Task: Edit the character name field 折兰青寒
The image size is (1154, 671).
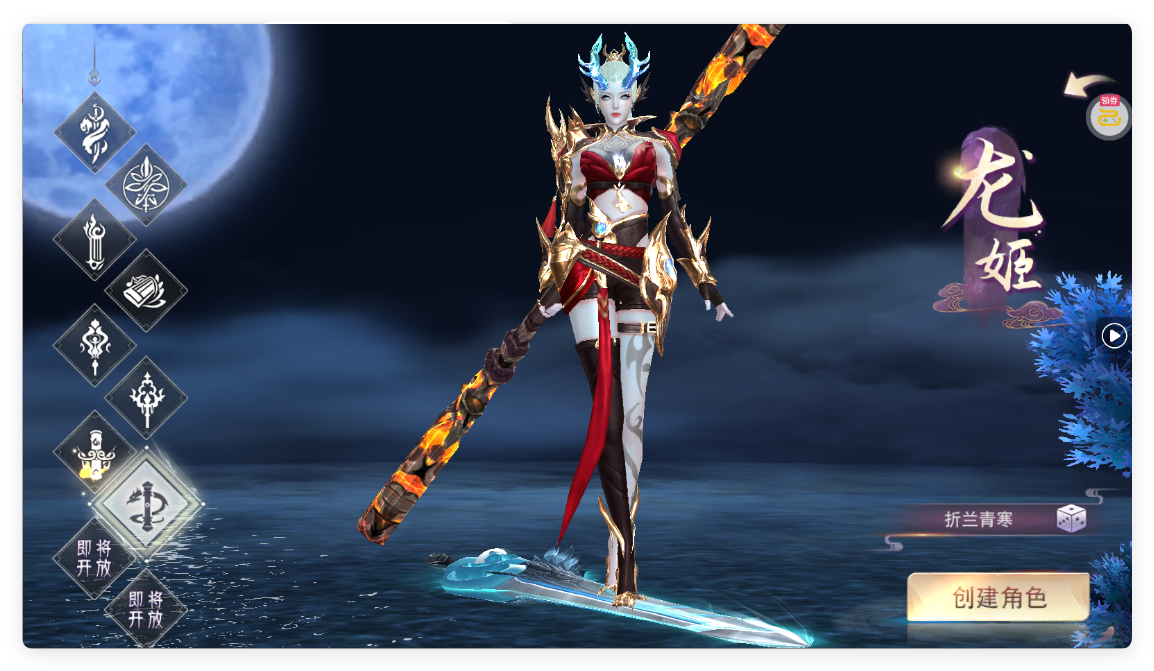Action: point(978,519)
